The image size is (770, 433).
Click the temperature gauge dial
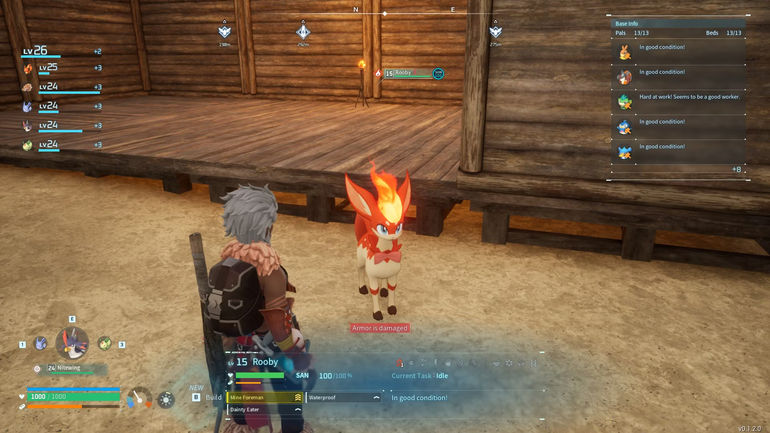tap(141, 398)
